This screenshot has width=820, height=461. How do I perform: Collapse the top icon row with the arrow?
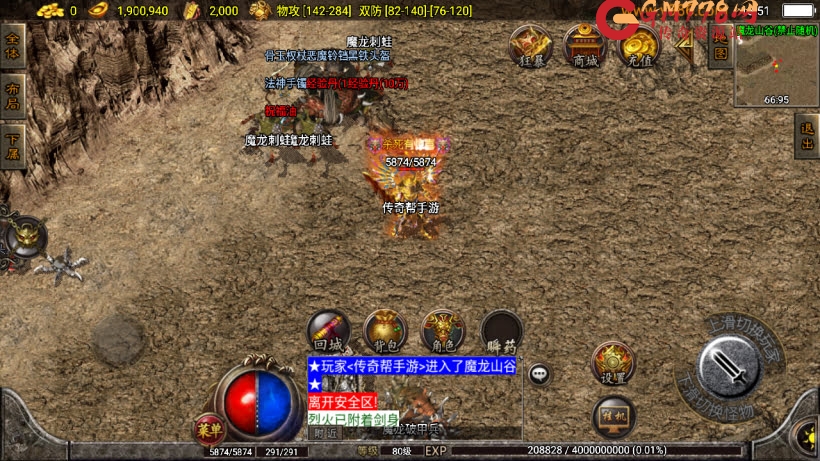(x=685, y=48)
